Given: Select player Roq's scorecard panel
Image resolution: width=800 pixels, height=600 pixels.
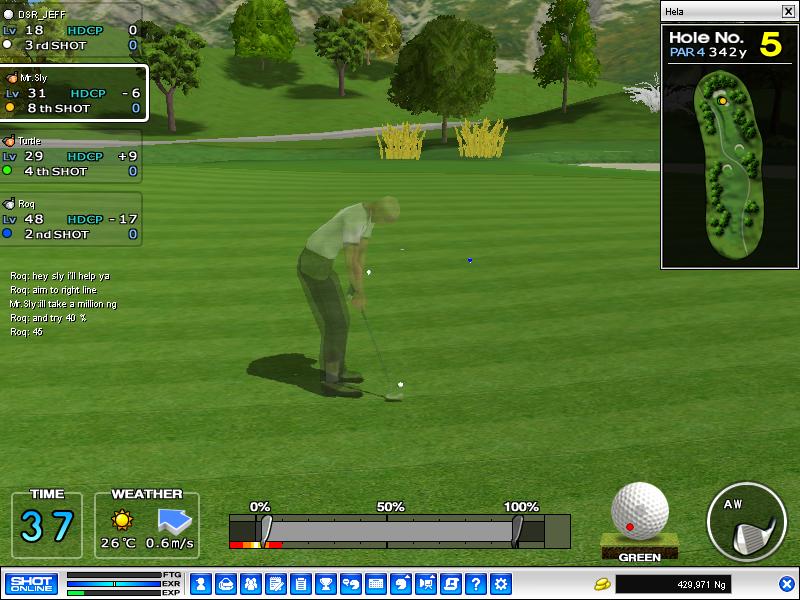Looking at the screenshot, I should (70, 219).
